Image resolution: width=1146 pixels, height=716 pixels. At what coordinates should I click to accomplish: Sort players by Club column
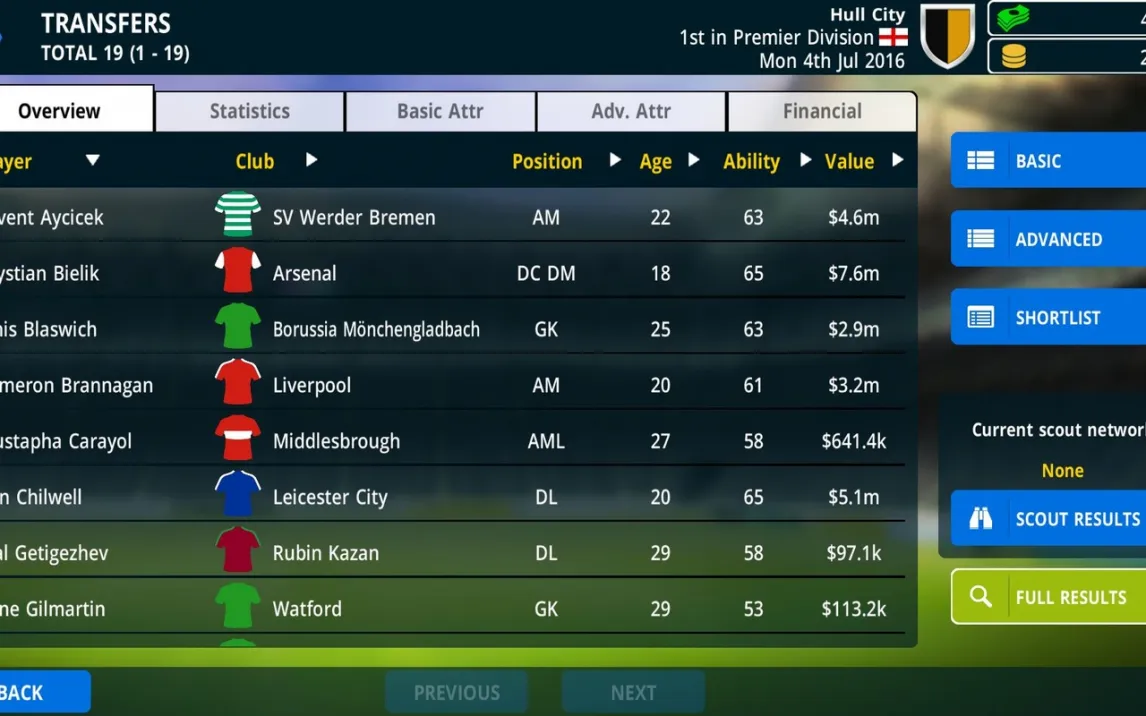[x=256, y=161]
